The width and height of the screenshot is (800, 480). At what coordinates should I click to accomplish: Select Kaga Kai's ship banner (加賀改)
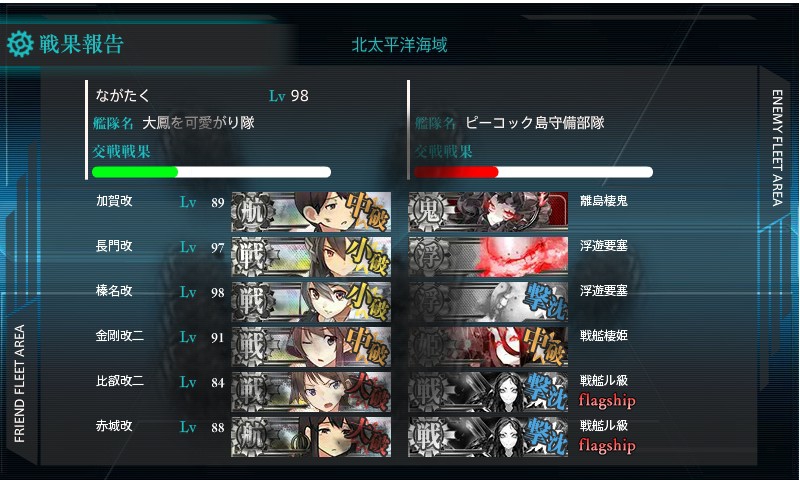click(311, 210)
